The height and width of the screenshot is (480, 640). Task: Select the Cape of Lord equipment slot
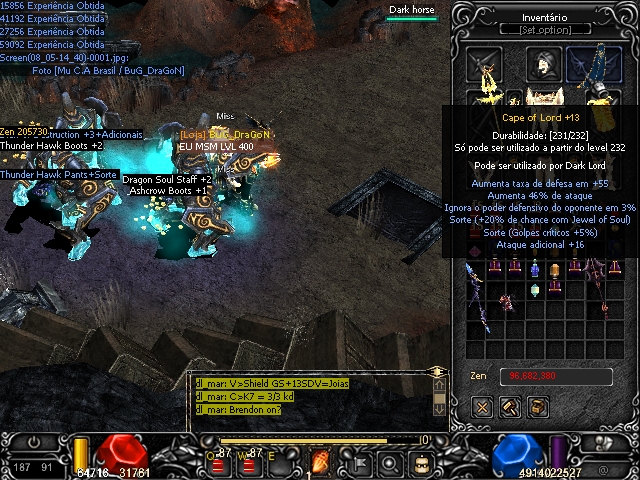[x=594, y=66]
